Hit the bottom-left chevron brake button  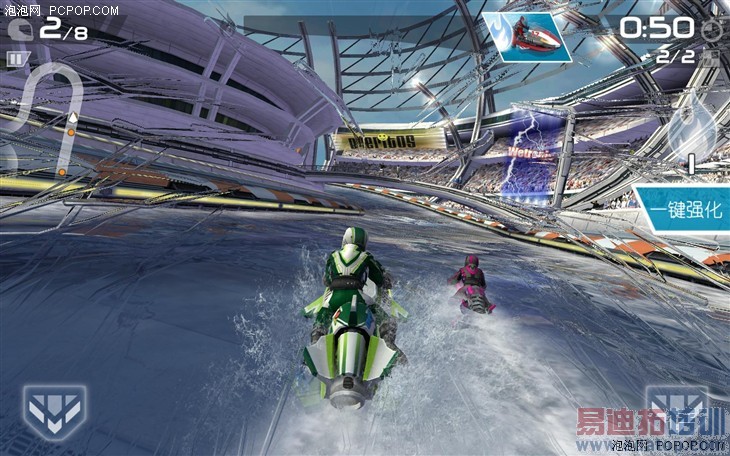54,411
